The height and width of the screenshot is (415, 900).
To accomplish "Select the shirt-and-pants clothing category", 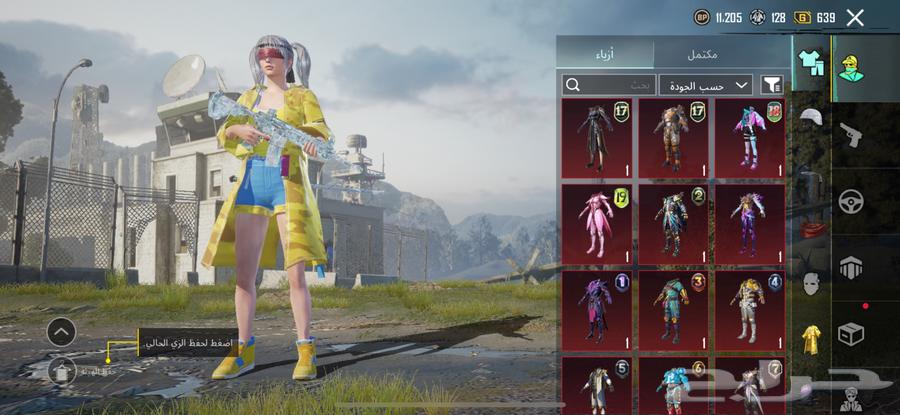I will pyautogui.click(x=810, y=62).
